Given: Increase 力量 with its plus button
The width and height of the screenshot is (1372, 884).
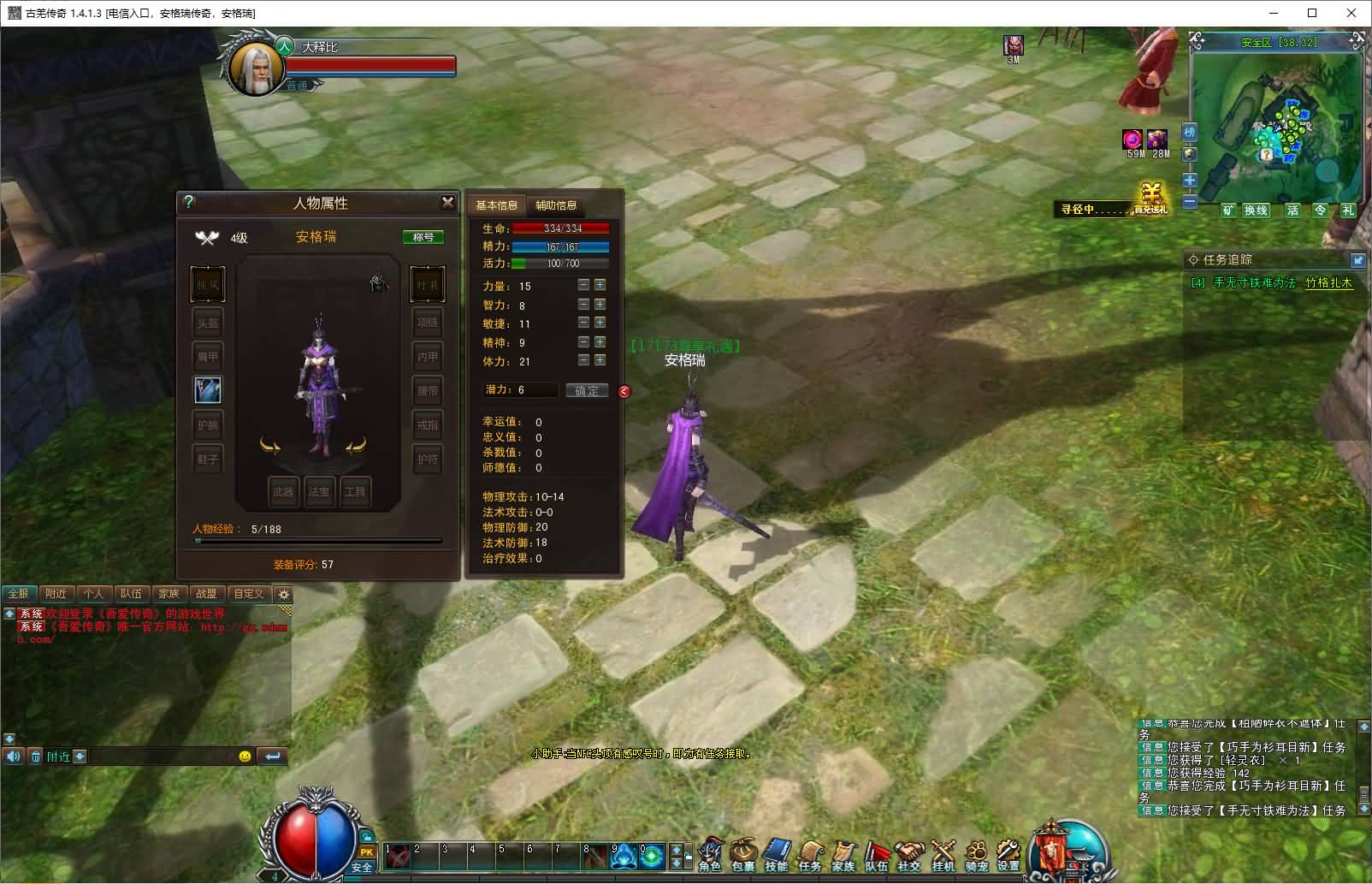Looking at the screenshot, I should [600, 285].
